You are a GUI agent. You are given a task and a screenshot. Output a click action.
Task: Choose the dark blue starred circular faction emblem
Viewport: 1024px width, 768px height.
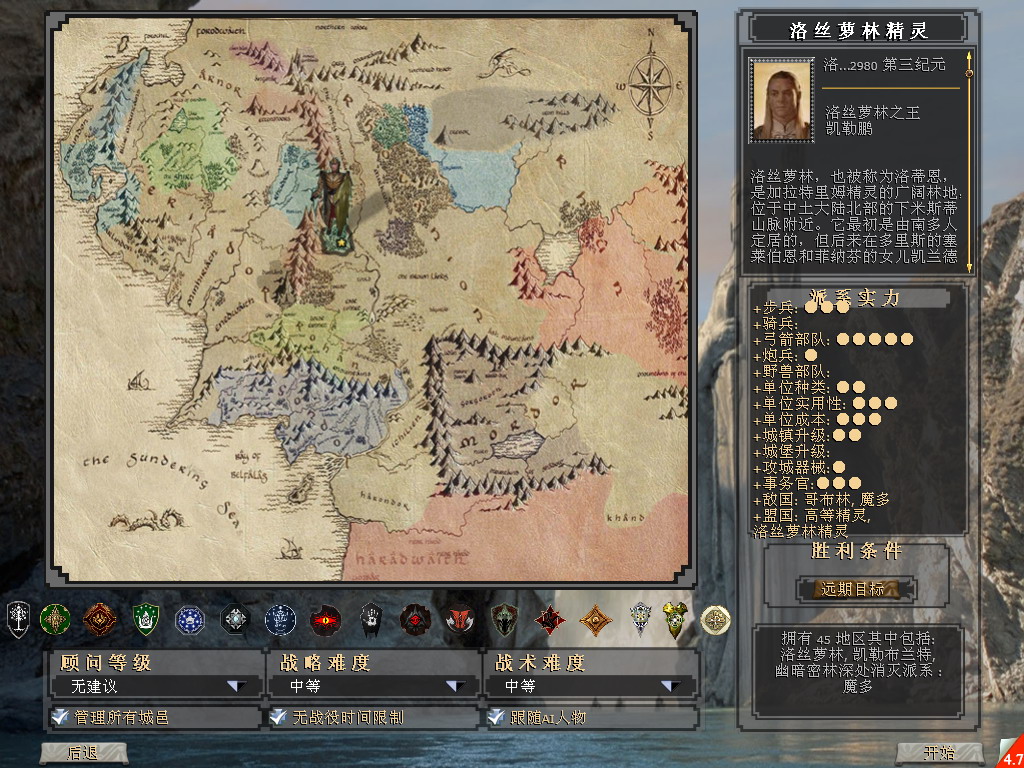190,620
